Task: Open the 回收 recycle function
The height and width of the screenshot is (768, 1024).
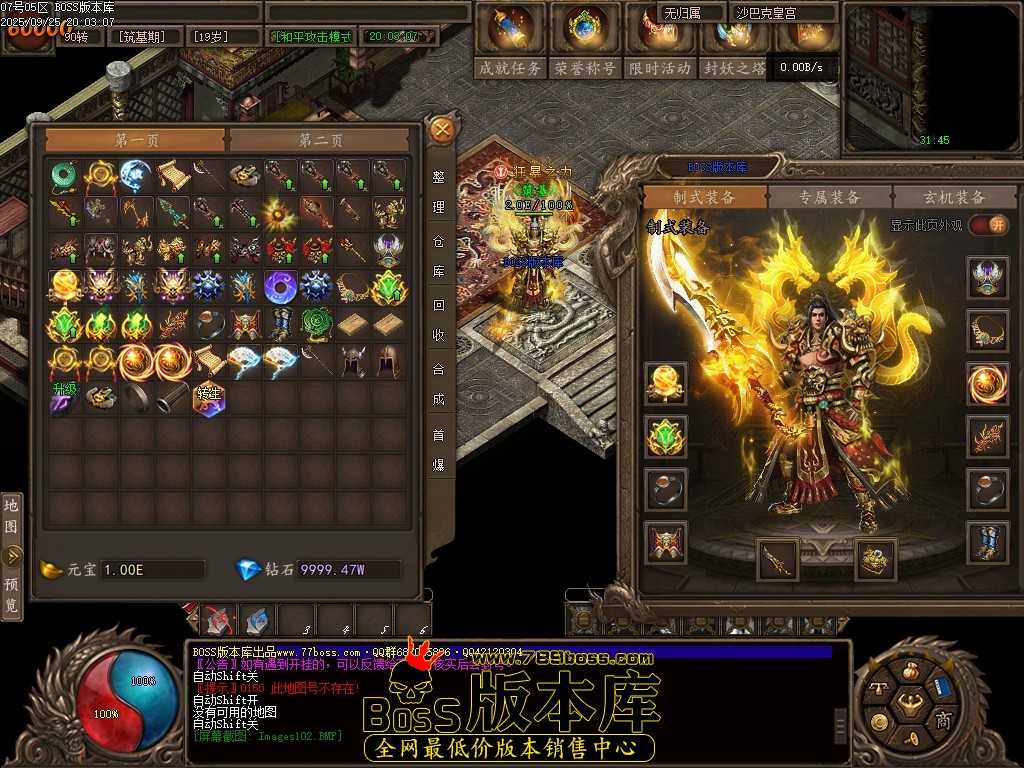Action: point(439,320)
